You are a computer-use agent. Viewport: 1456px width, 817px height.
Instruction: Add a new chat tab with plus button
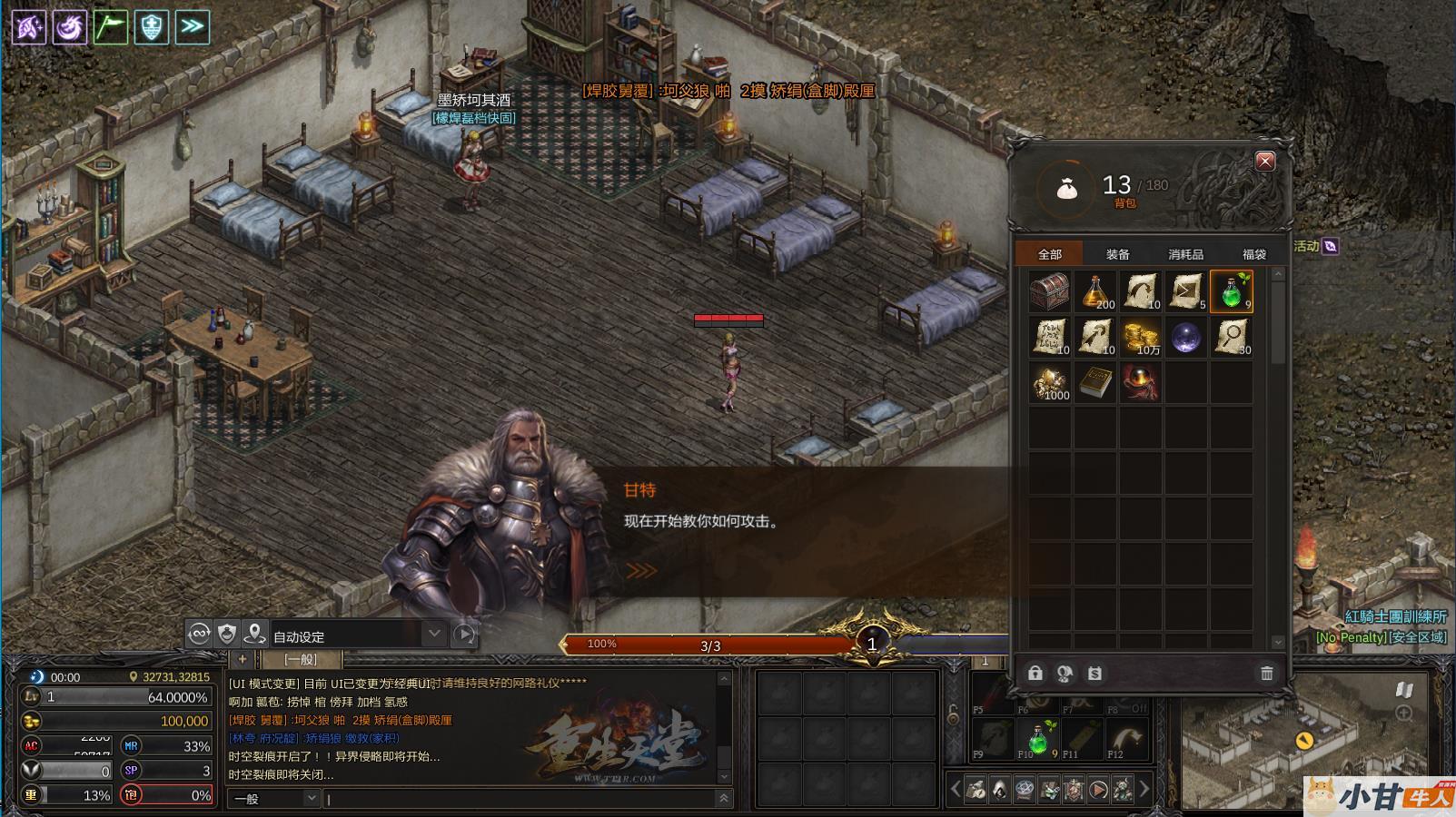point(242,659)
